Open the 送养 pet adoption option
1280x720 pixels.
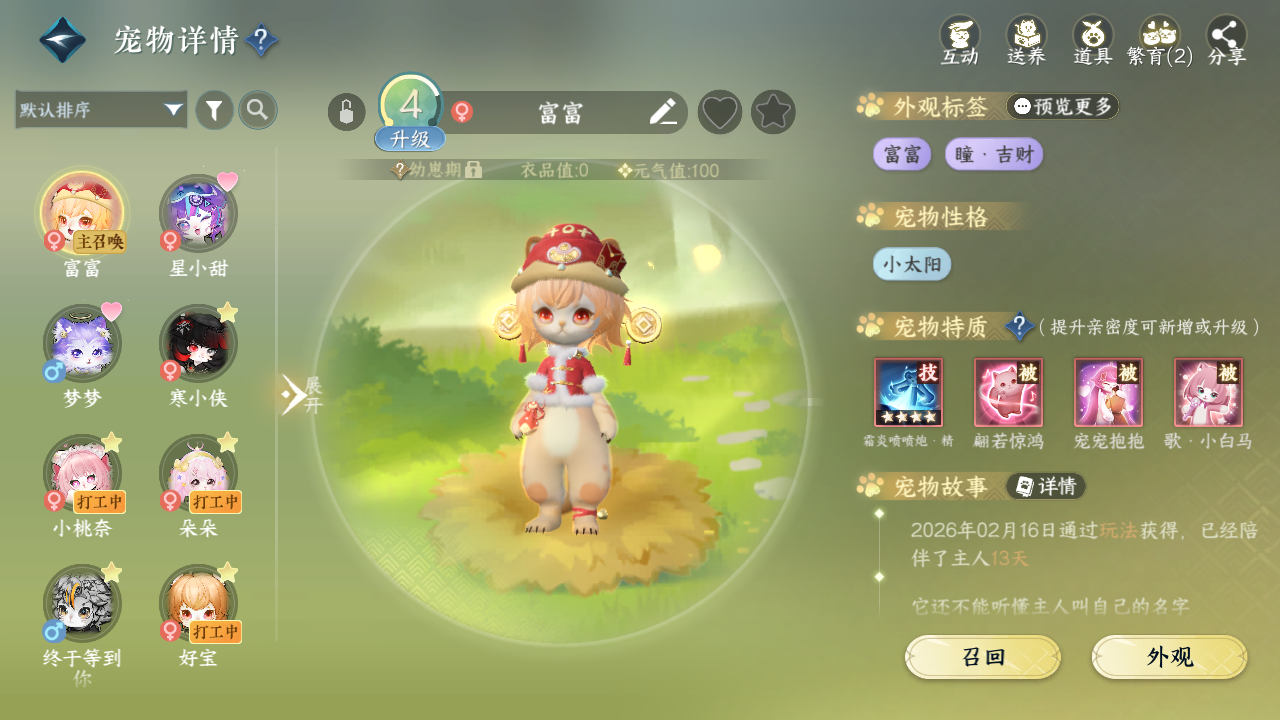1026,40
